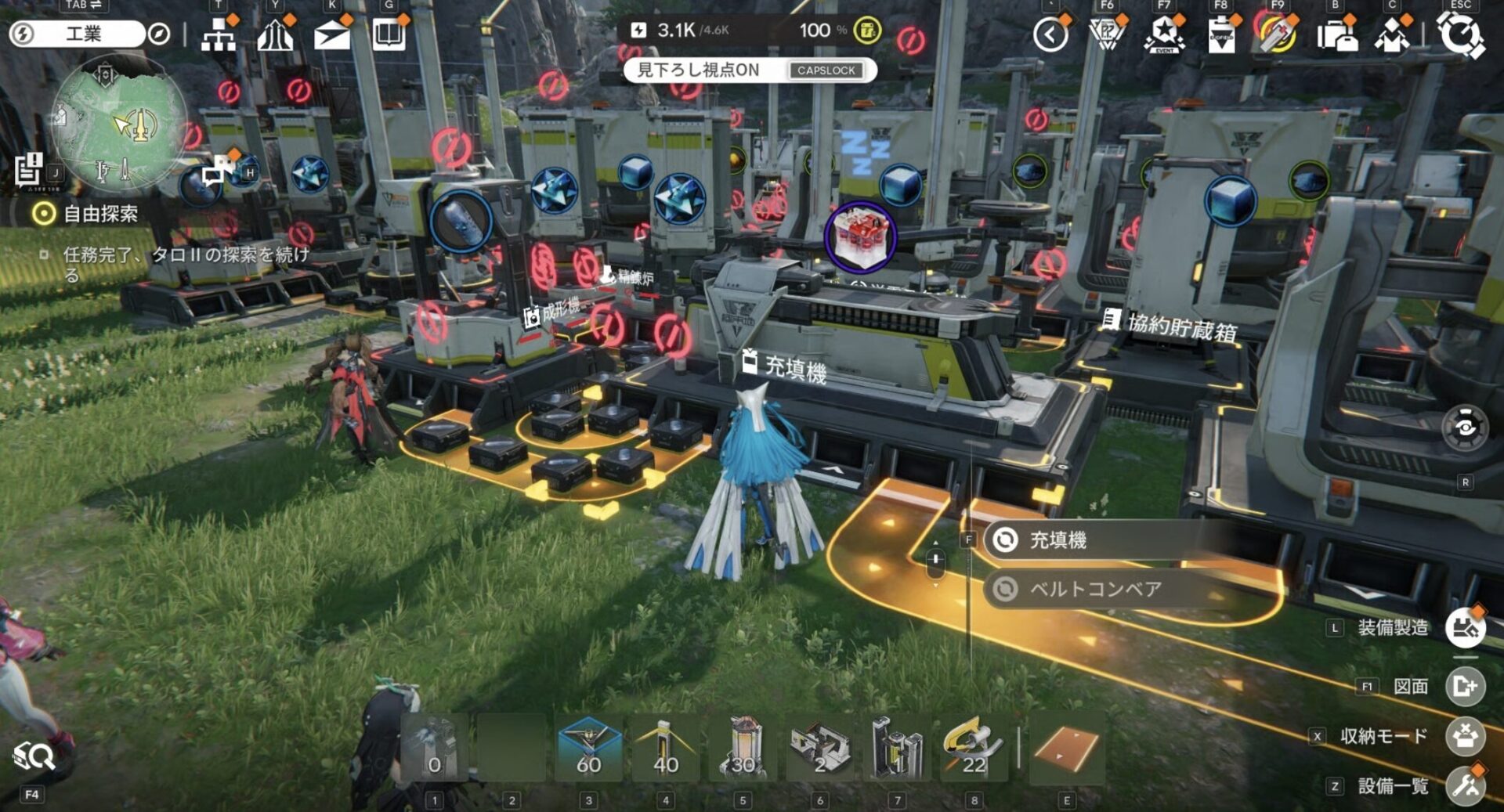This screenshot has height=812, width=1504.
Task: Open the gear-shaped system menu icon
Action: 1460,35
